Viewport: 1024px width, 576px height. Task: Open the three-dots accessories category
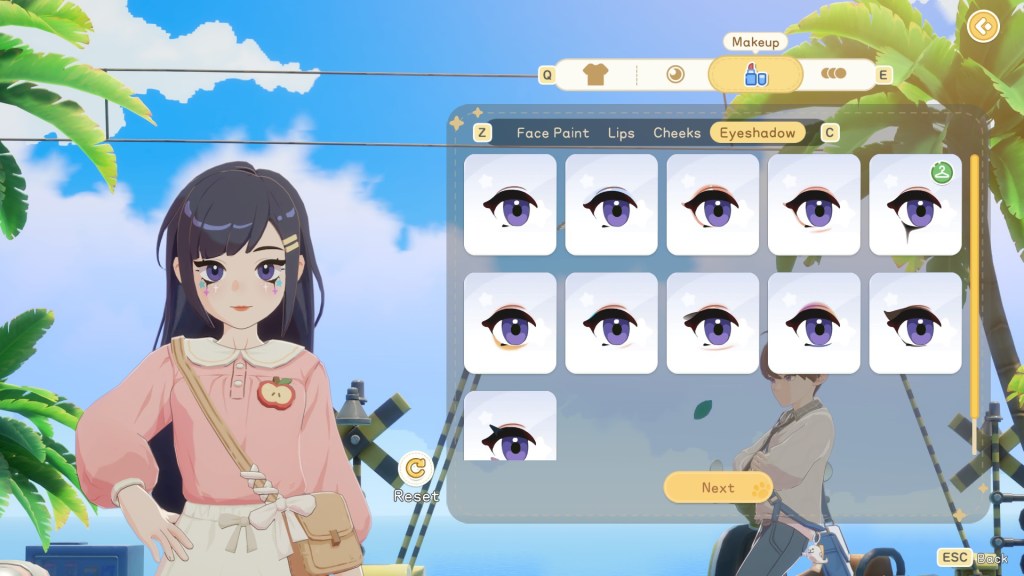point(833,75)
